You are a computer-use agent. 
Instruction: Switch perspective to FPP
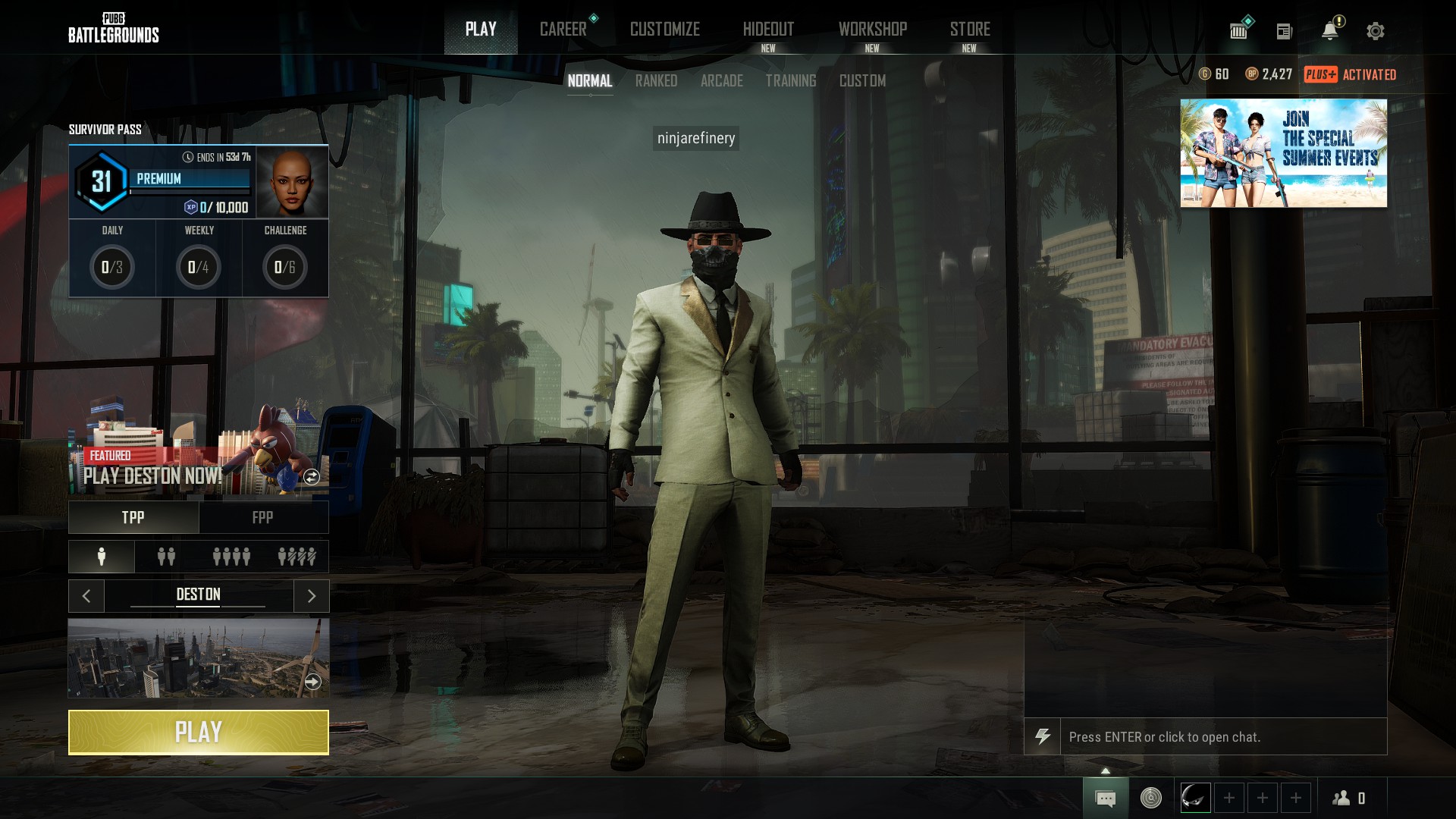262,517
